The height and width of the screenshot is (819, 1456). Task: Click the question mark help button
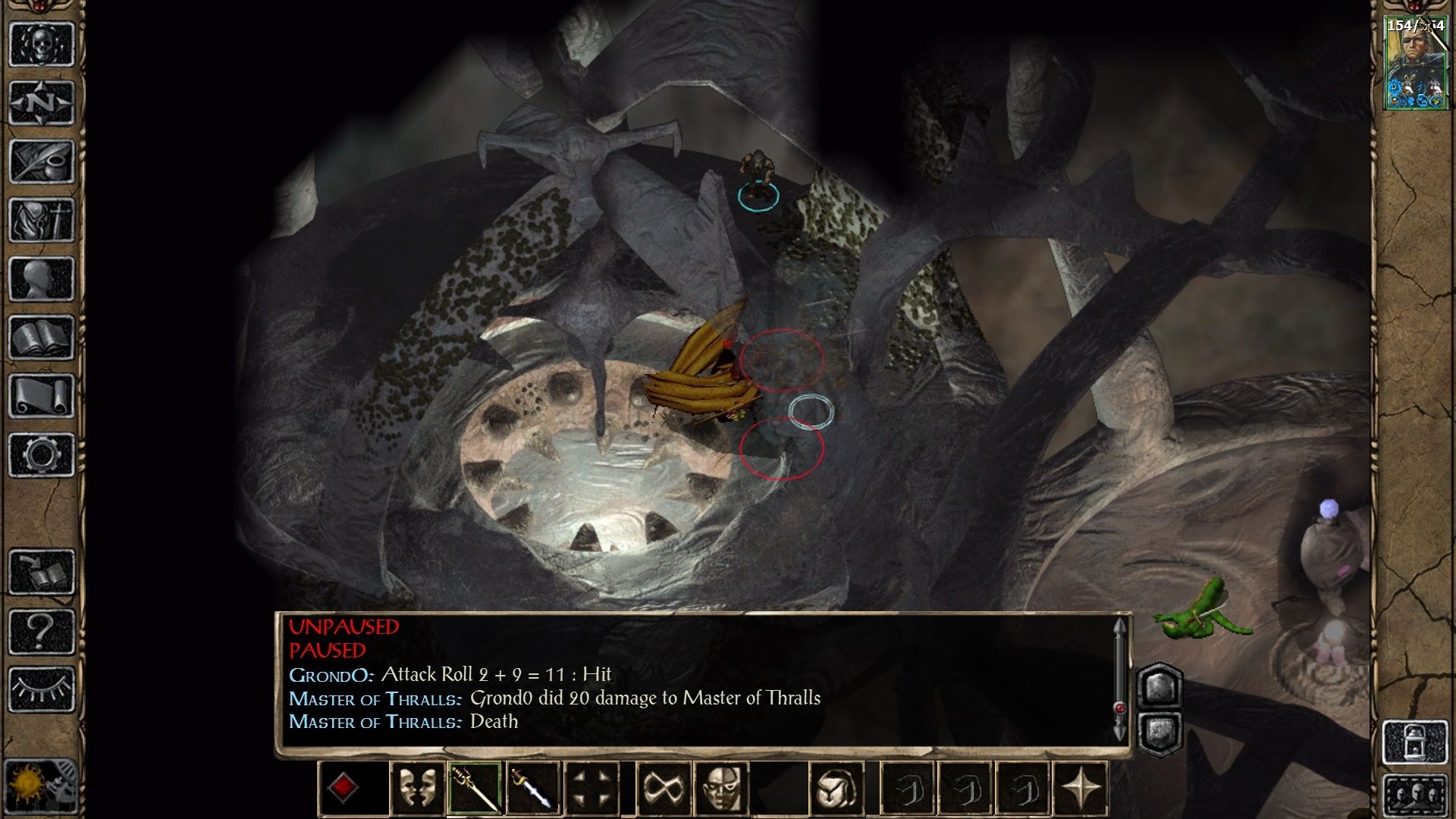point(42,631)
